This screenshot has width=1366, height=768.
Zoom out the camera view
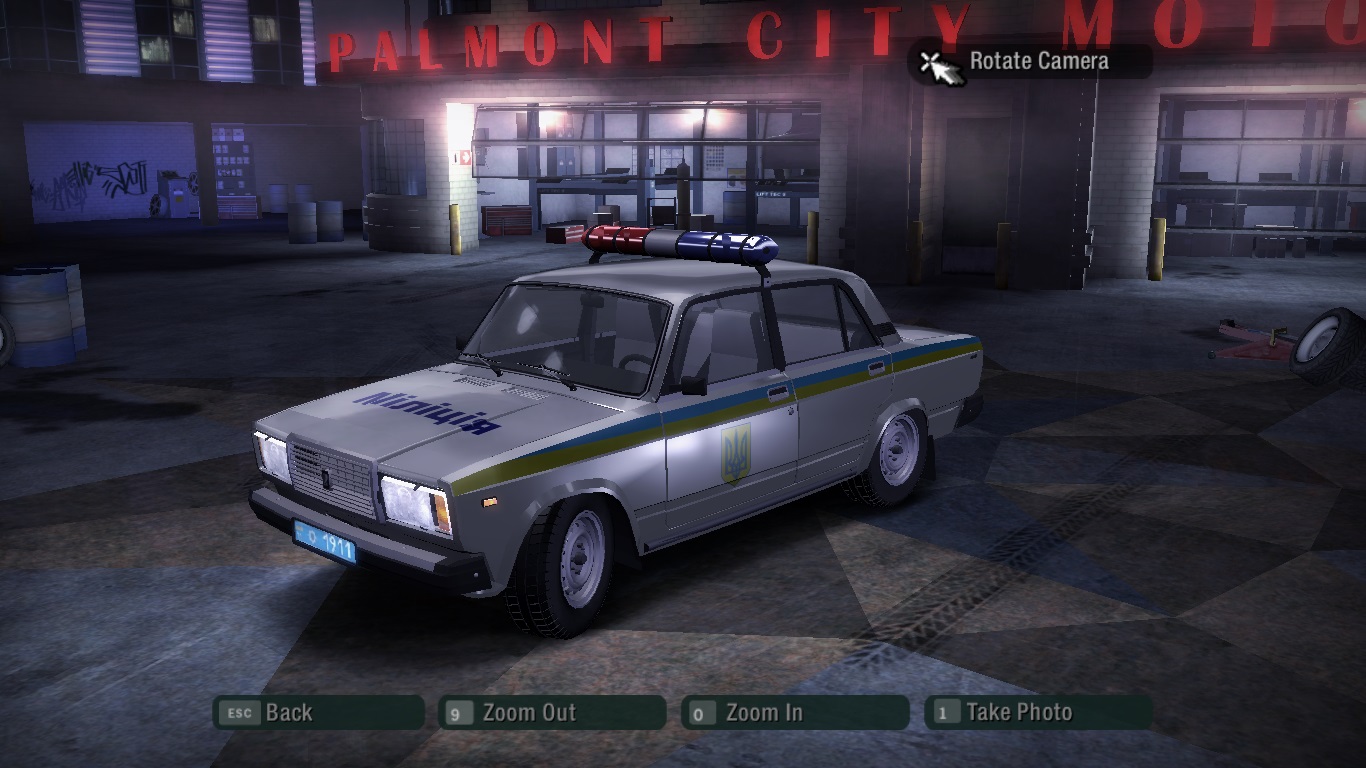point(552,713)
